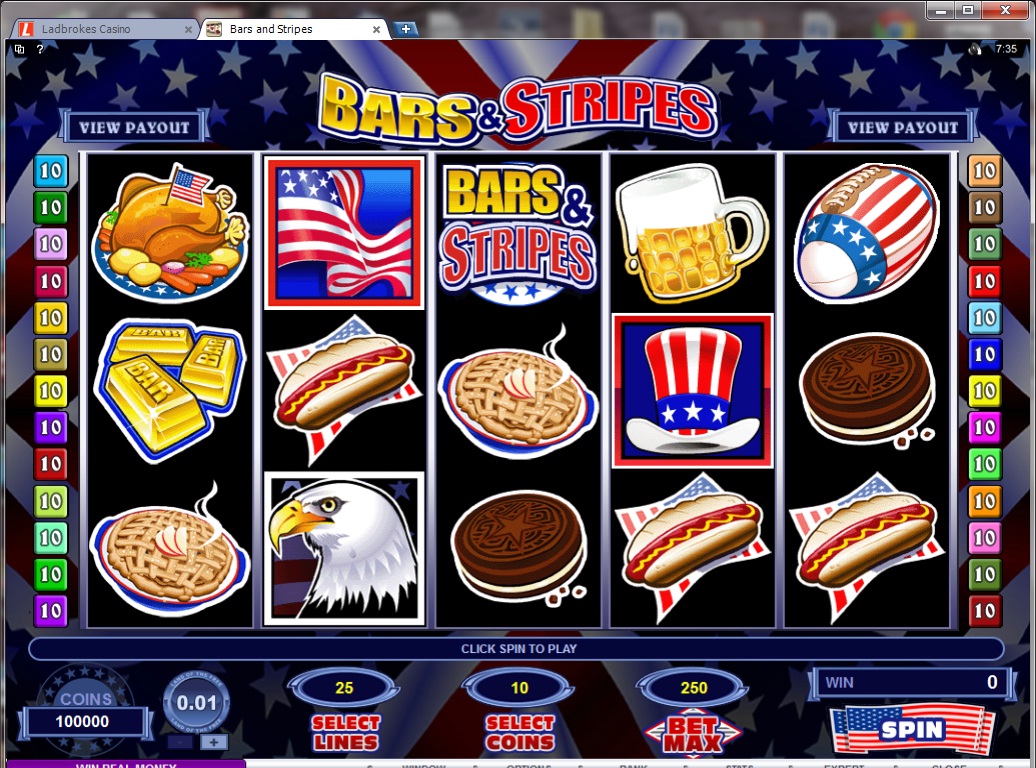This screenshot has height=768, width=1036.
Task: Click the 0.01 coin size chip
Action: (x=196, y=703)
